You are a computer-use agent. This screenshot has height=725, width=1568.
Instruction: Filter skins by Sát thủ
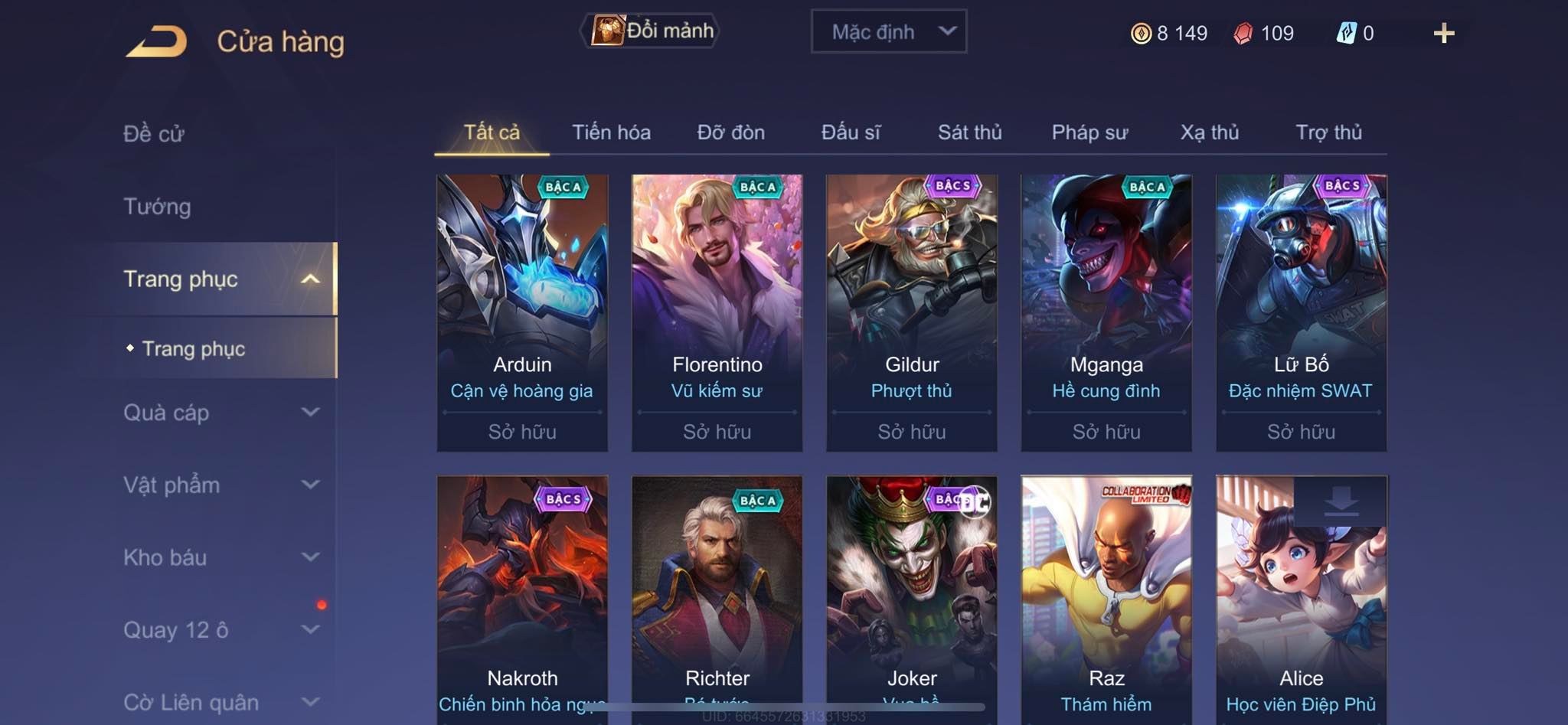click(969, 132)
